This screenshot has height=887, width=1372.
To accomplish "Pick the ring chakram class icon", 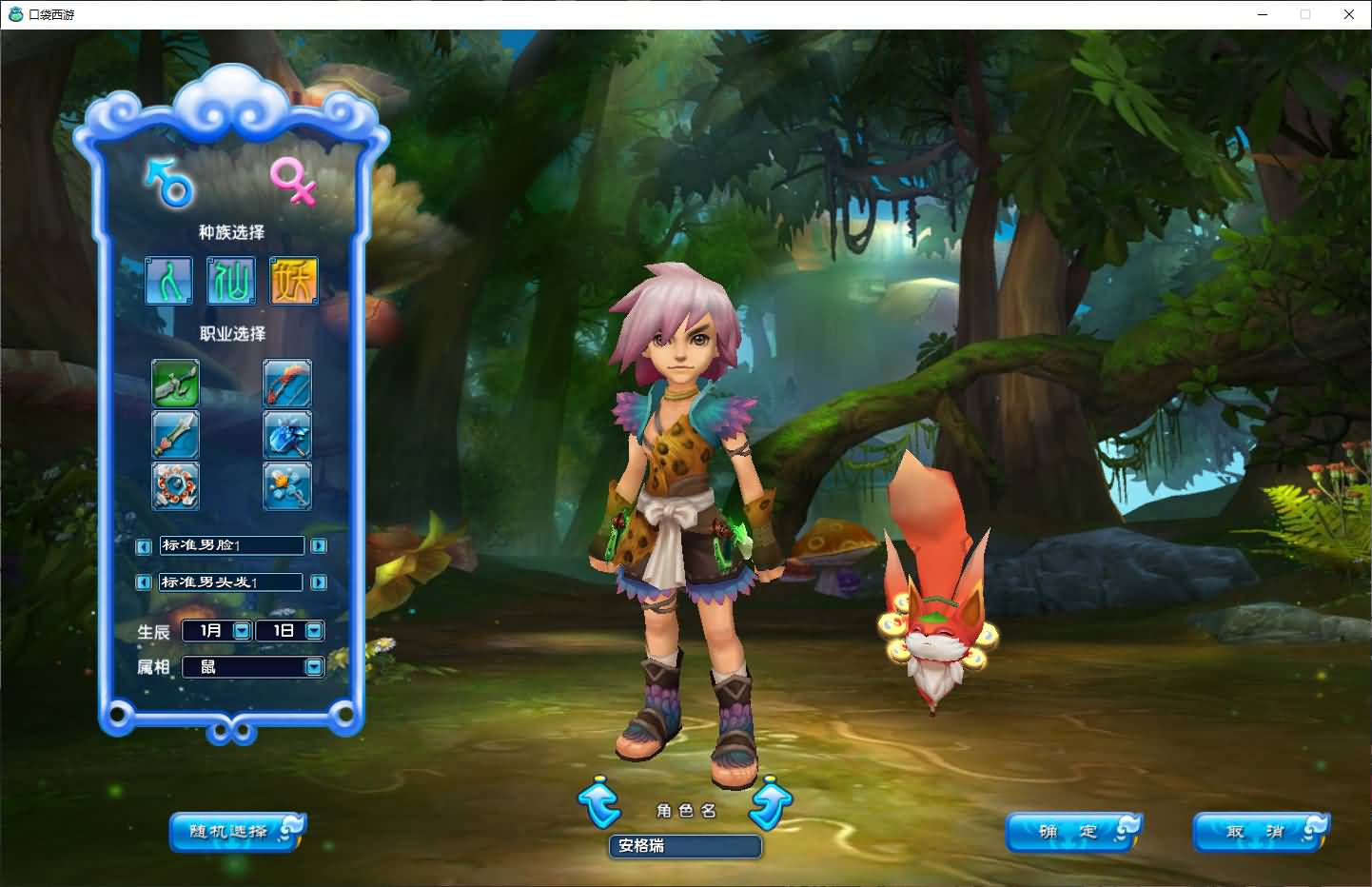I will tap(176, 485).
